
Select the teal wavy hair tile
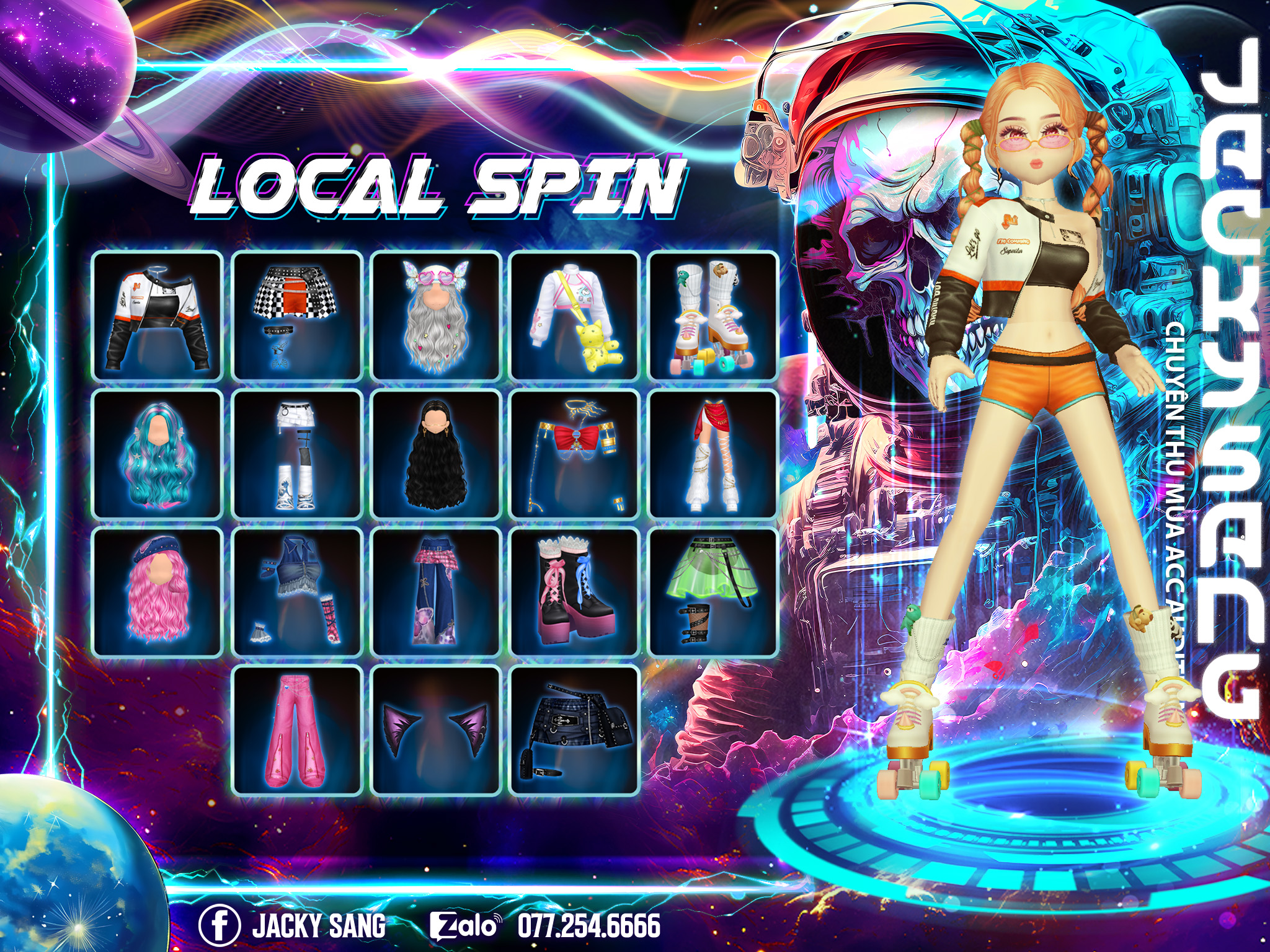(158, 454)
